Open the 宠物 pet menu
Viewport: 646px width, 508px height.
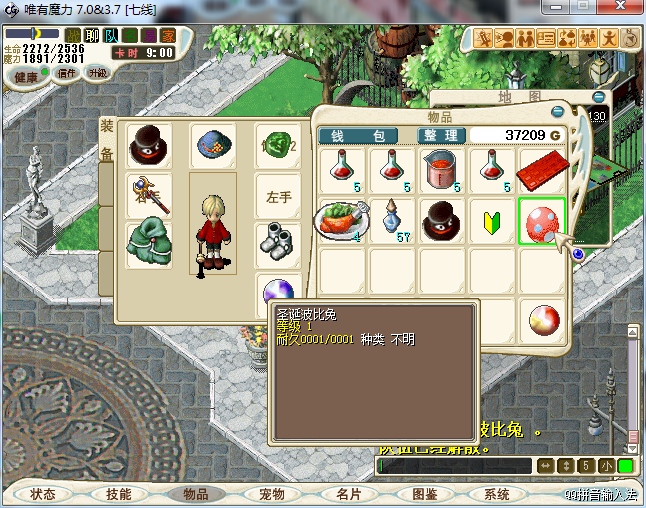click(272, 494)
